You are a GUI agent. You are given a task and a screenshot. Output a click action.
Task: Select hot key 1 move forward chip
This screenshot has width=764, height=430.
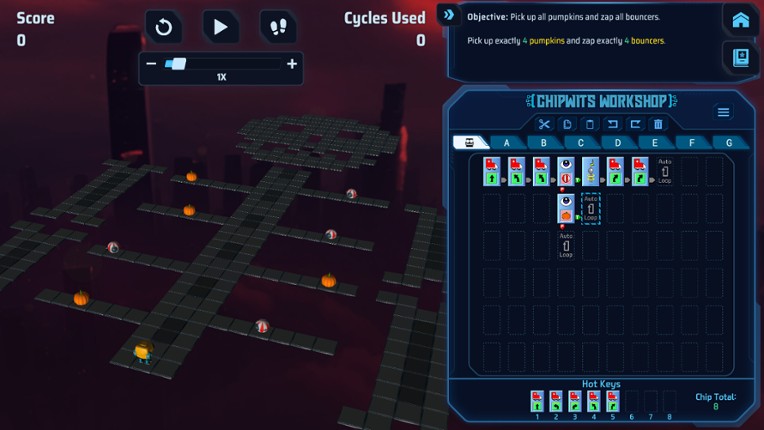[538, 400]
